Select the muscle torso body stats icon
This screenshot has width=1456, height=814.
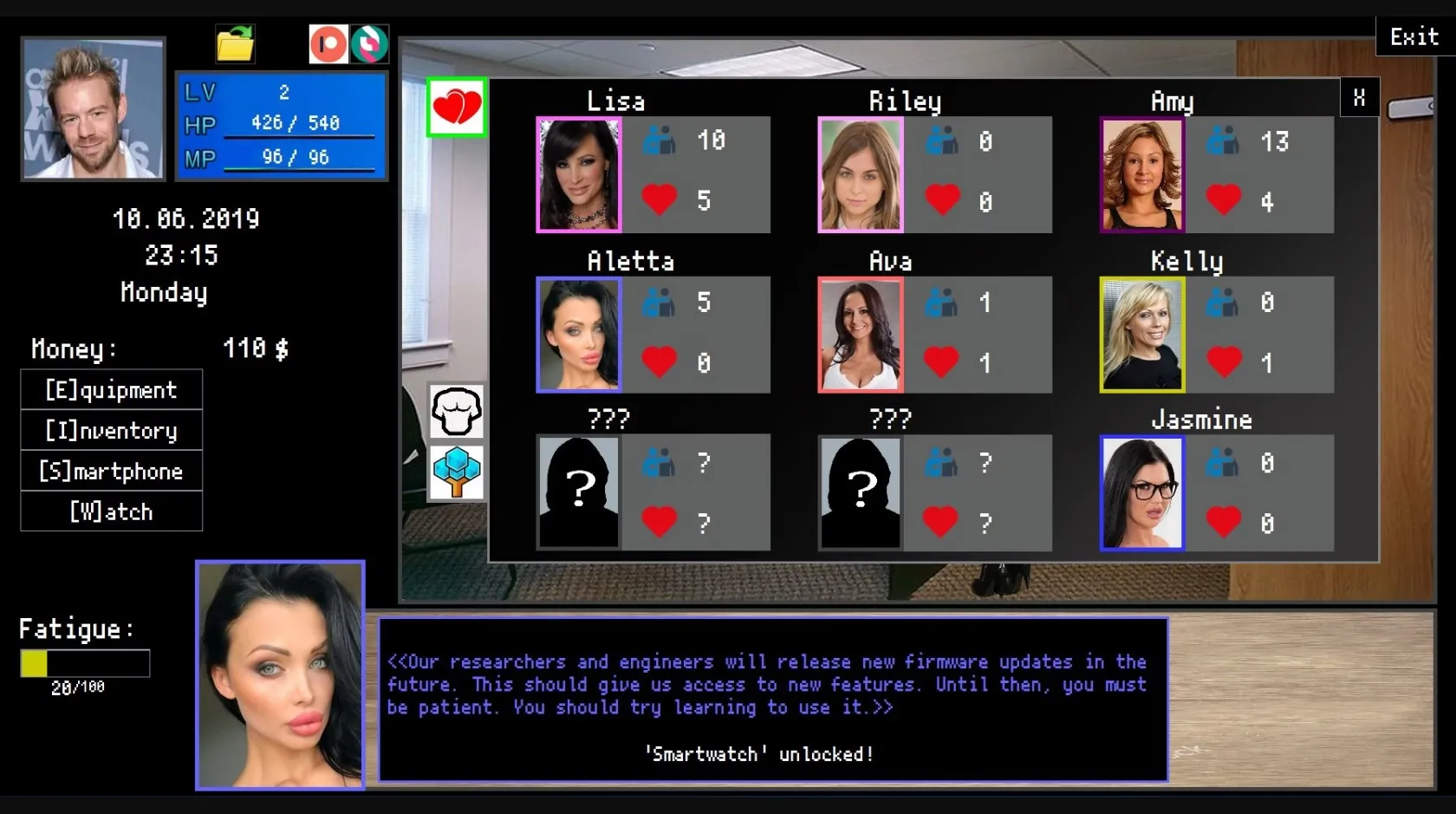coord(456,412)
